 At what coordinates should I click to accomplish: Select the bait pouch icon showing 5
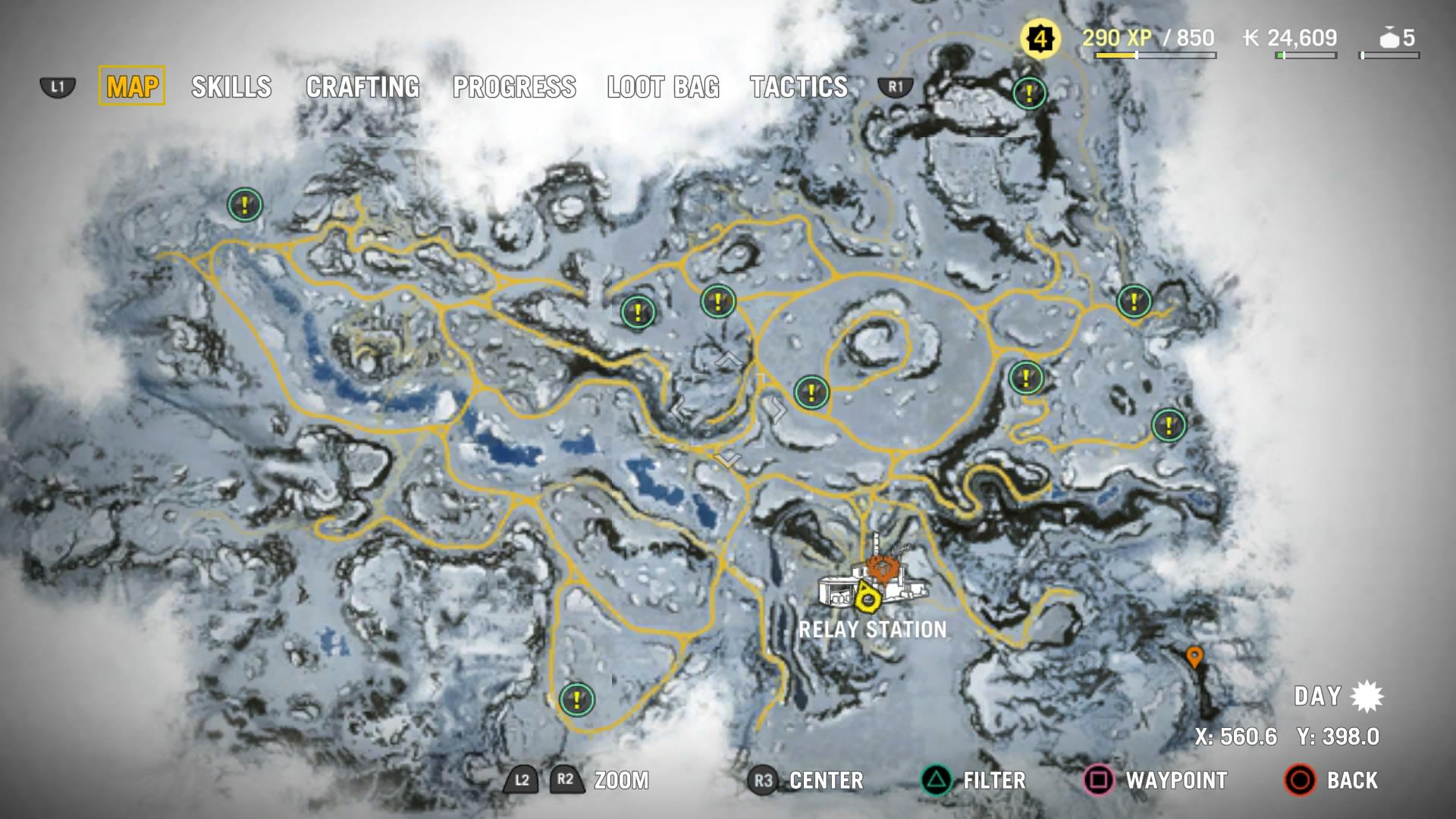tap(1392, 36)
